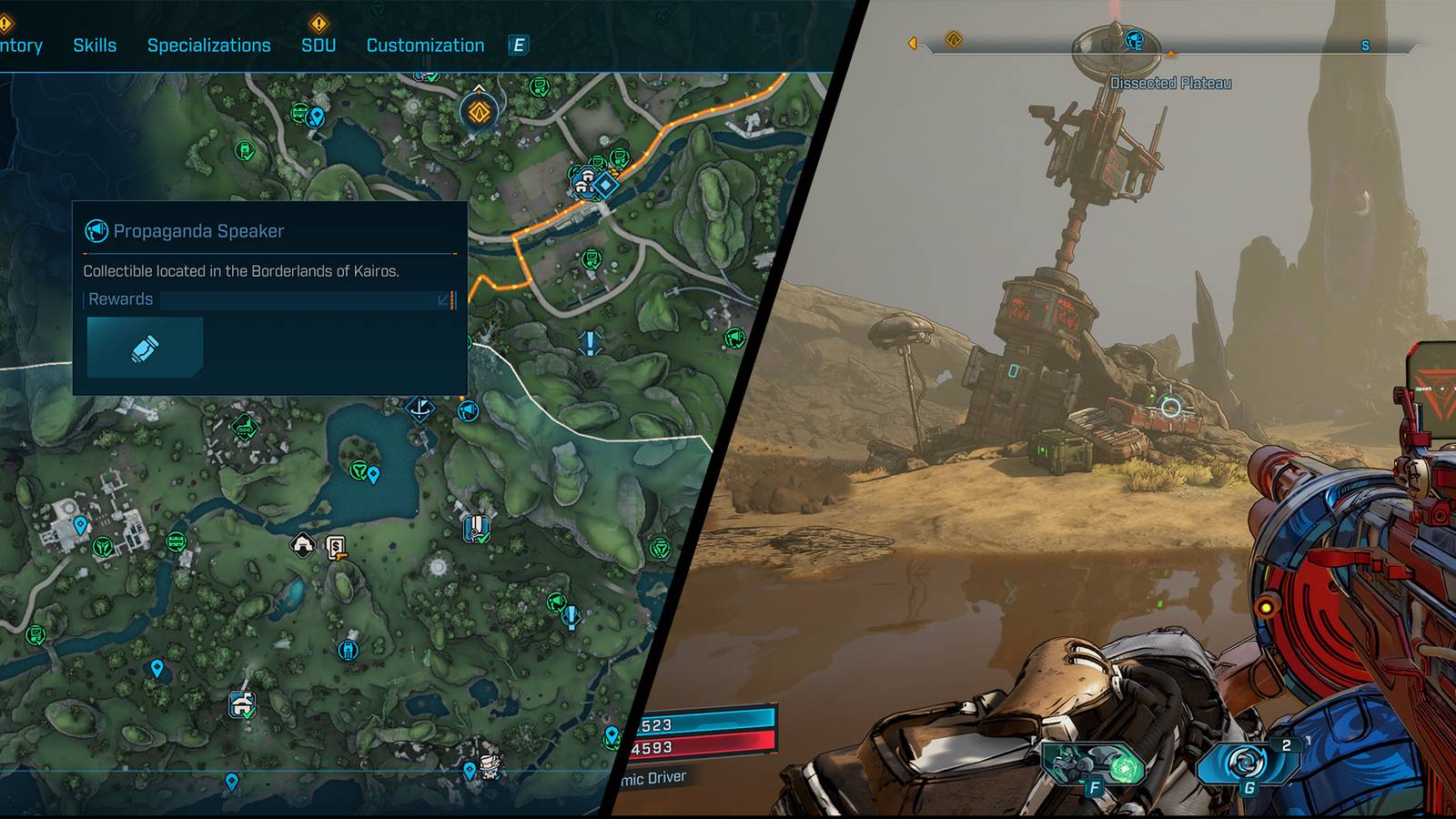This screenshot has height=819, width=1456.
Task: Click the blue waypoint pin beside the Vault symbol
Action: click(x=373, y=475)
